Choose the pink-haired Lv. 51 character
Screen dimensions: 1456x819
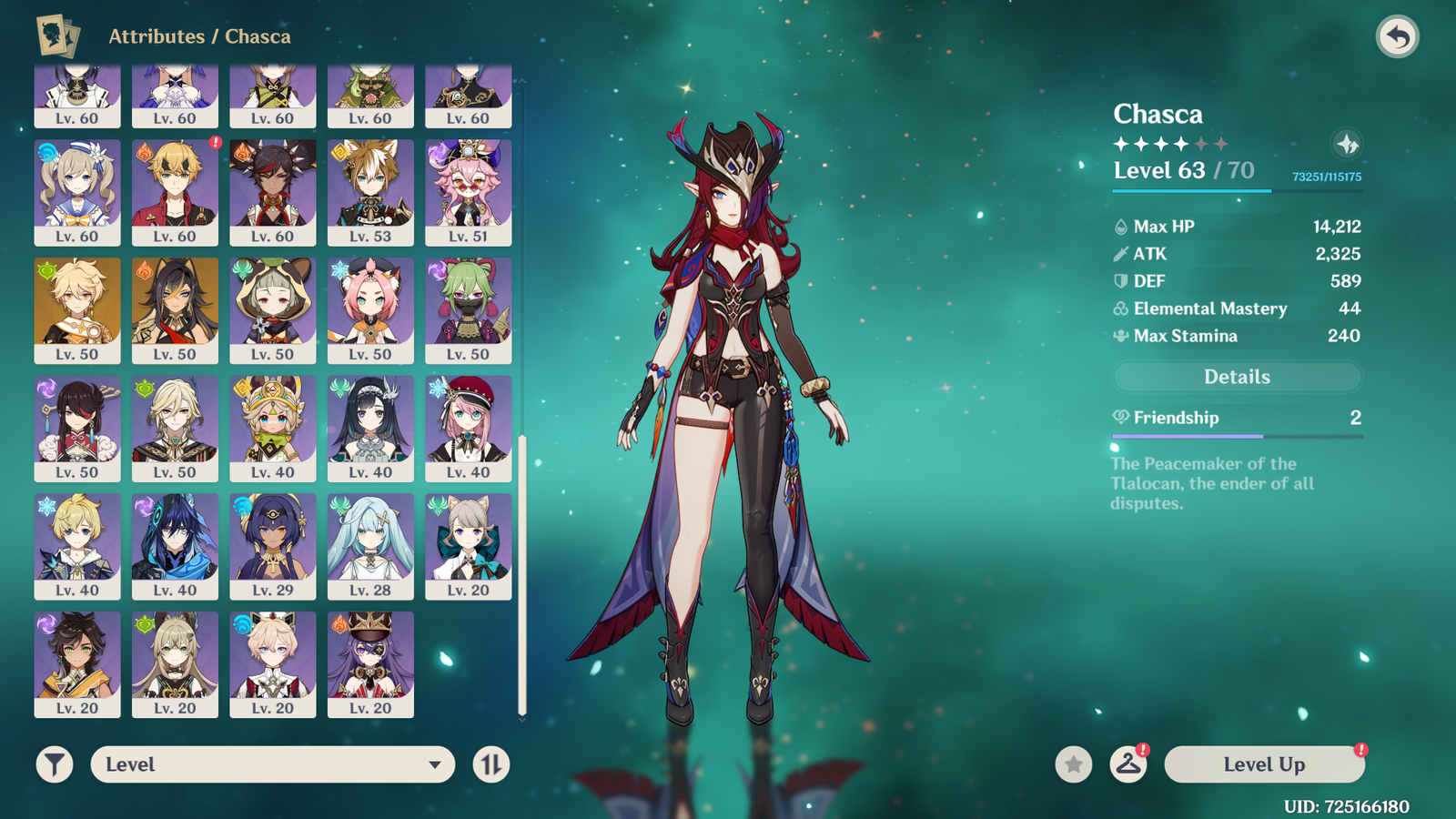468,192
